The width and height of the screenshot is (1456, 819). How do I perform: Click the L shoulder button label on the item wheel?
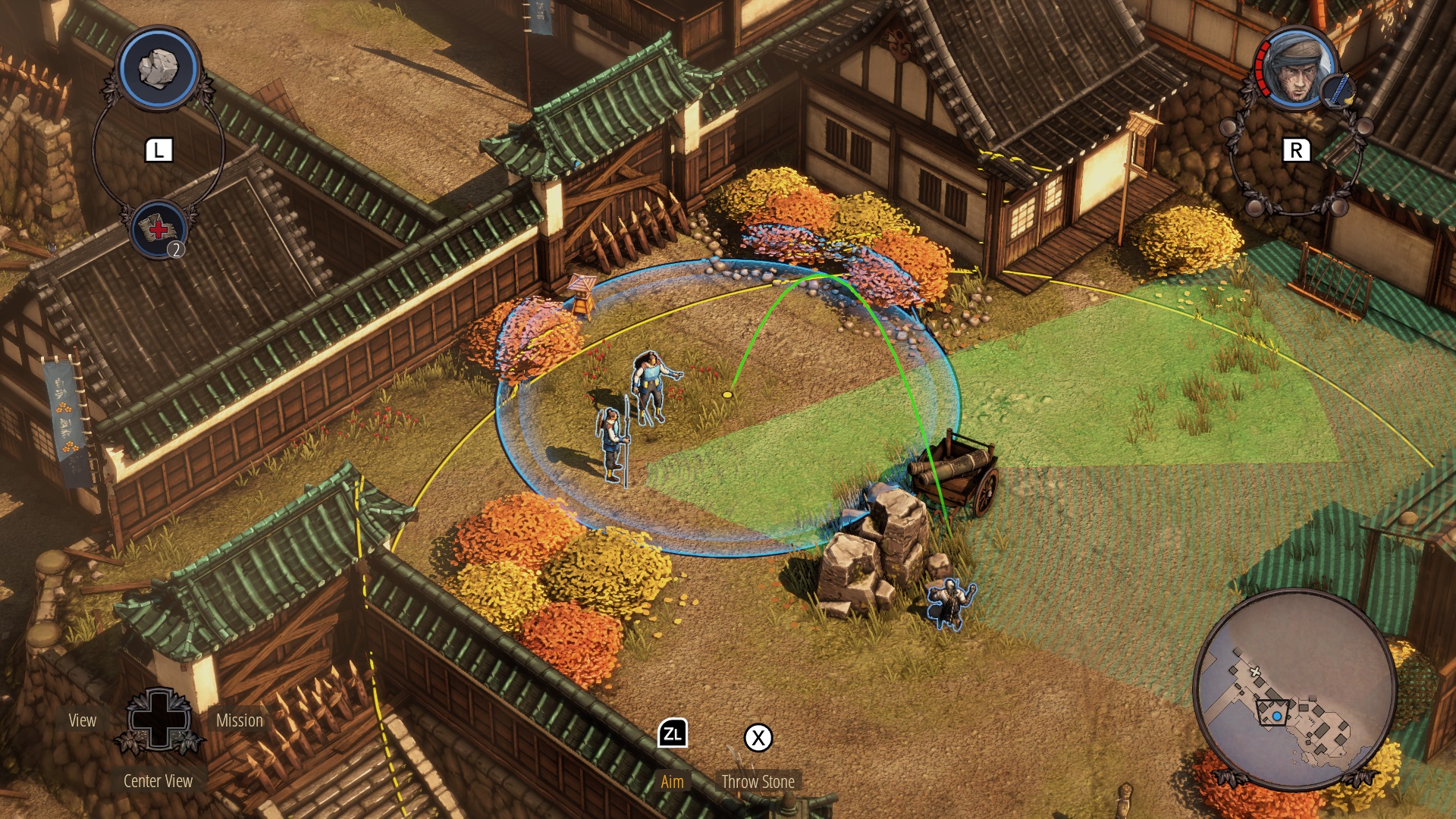coord(158,149)
